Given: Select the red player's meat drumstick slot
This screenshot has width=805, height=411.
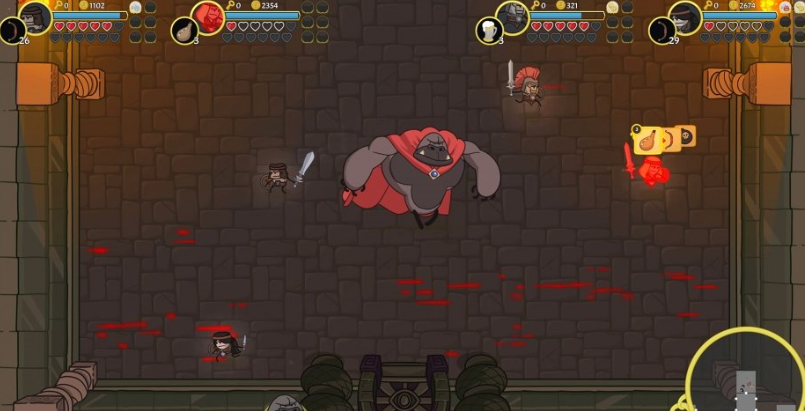Looking at the screenshot, I should [x=185, y=30].
